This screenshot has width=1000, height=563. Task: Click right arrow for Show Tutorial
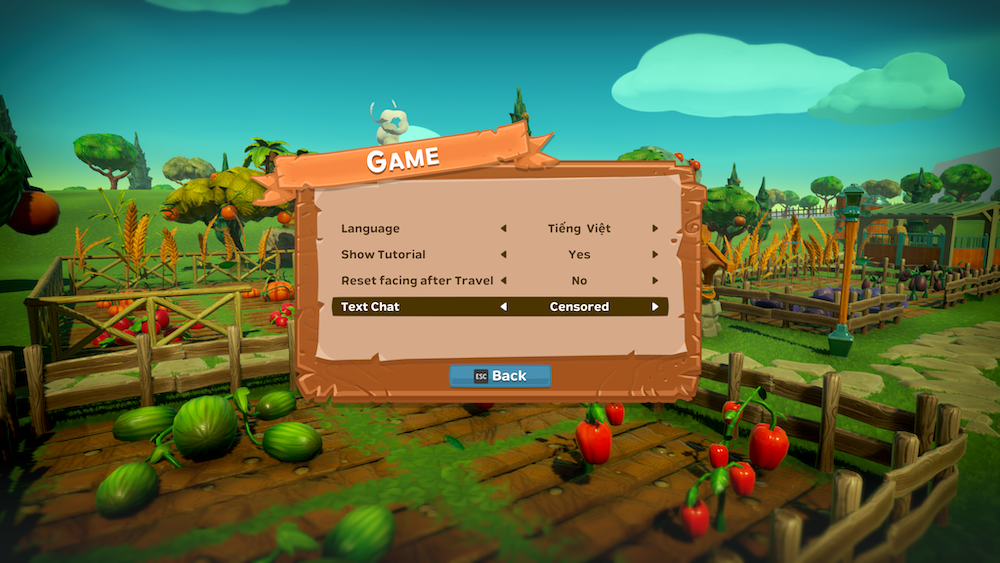click(x=655, y=255)
